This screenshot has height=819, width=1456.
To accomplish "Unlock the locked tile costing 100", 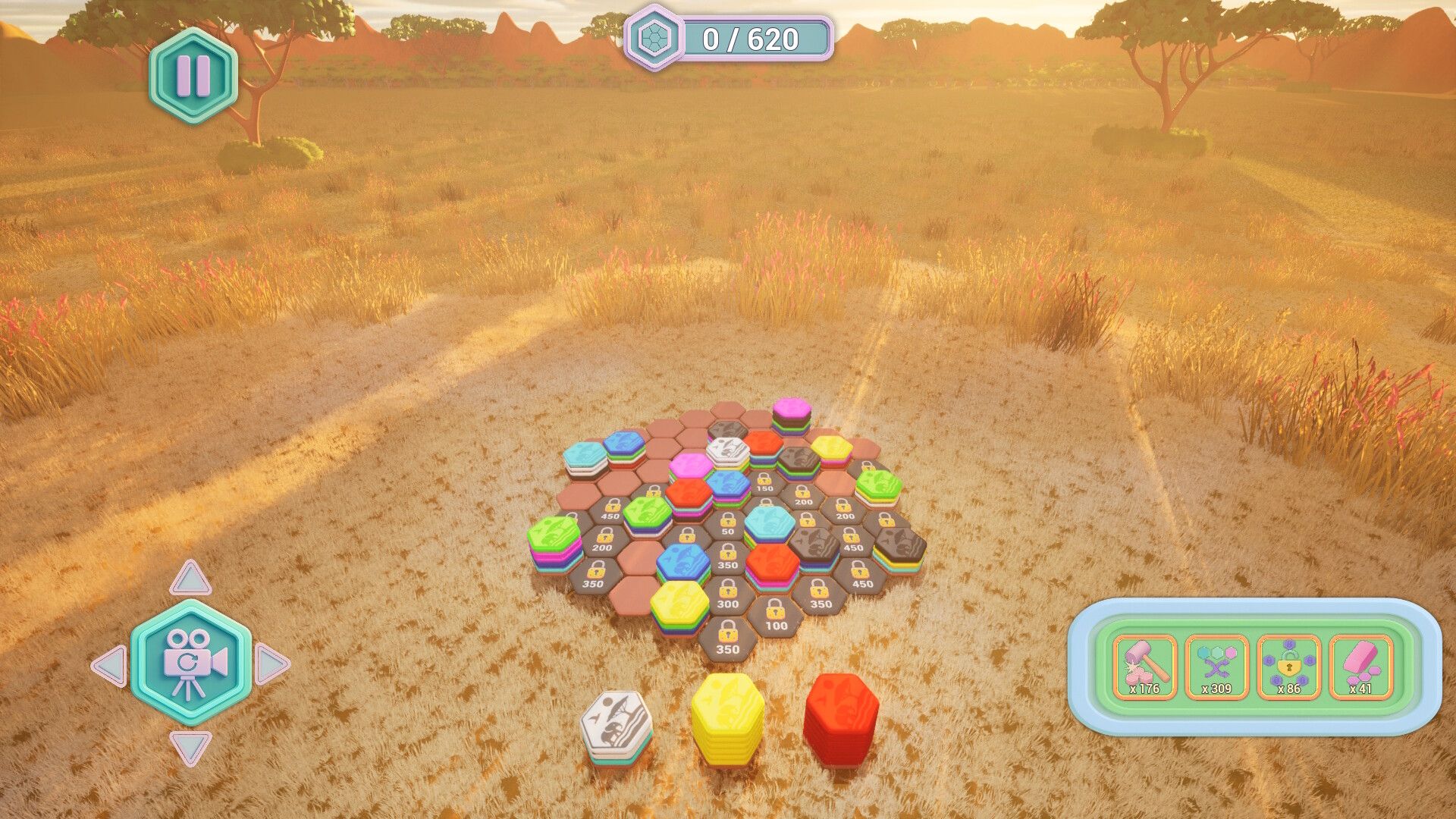I will [776, 615].
